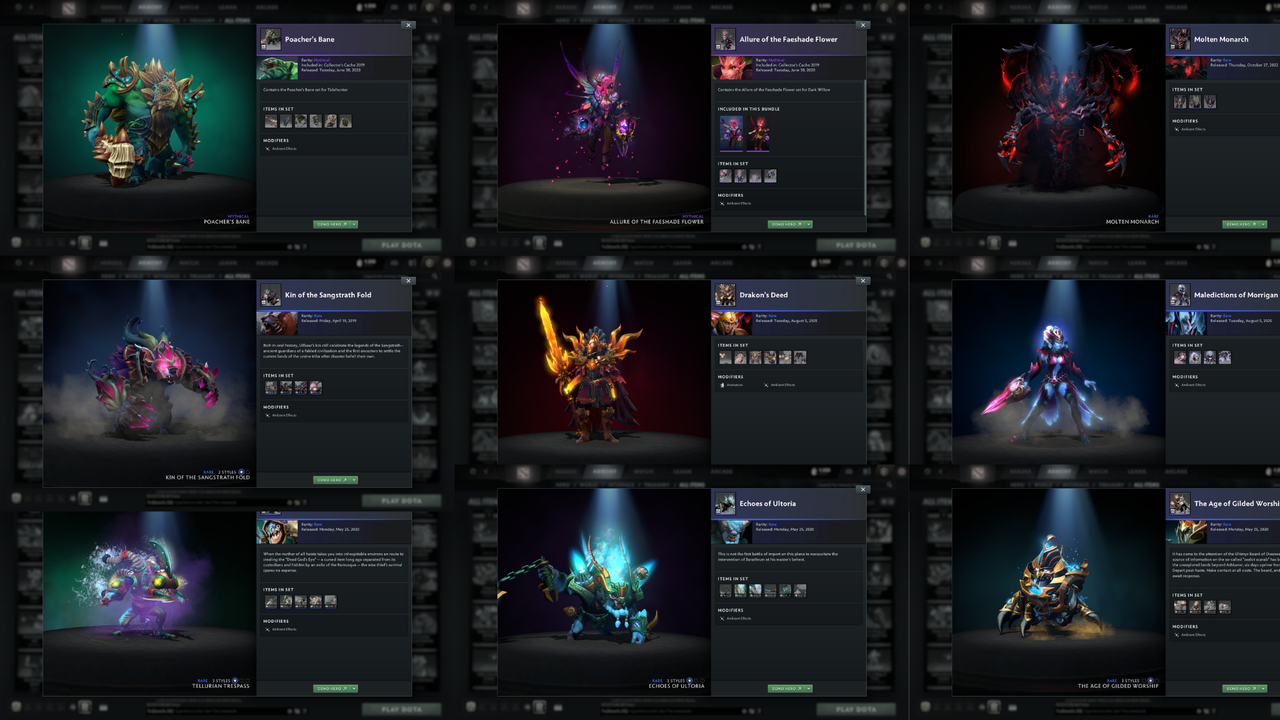The image size is (1280, 720).
Task: Click the Ambient Effects icon in Tellurian Trespass panel
Action: (x=268, y=628)
